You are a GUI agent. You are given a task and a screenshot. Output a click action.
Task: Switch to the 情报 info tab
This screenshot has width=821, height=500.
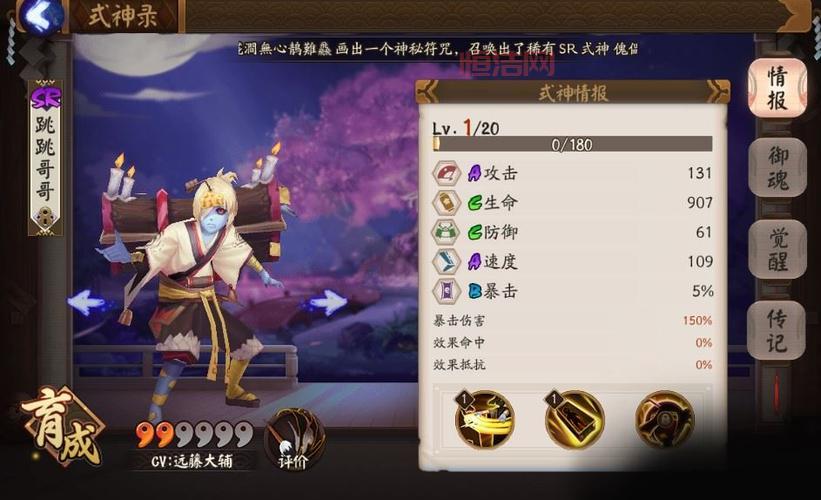click(777, 88)
